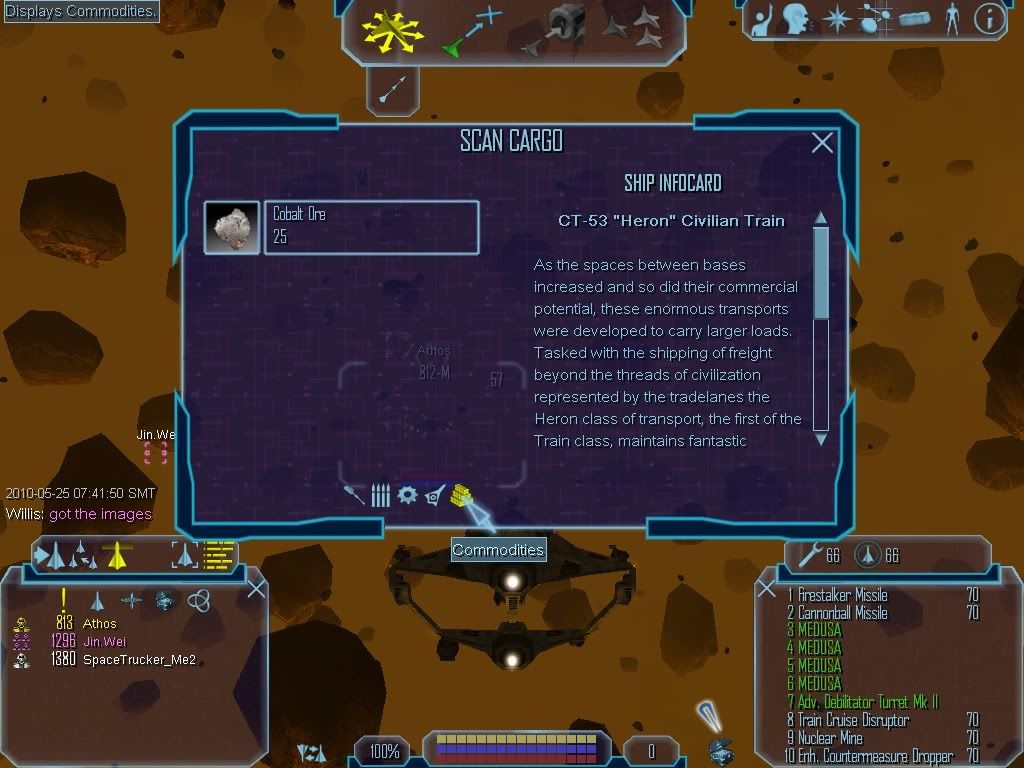Viewport: 1024px width, 768px height.
Task: Use a repair nanobot wrench icon
Action: 805,555
